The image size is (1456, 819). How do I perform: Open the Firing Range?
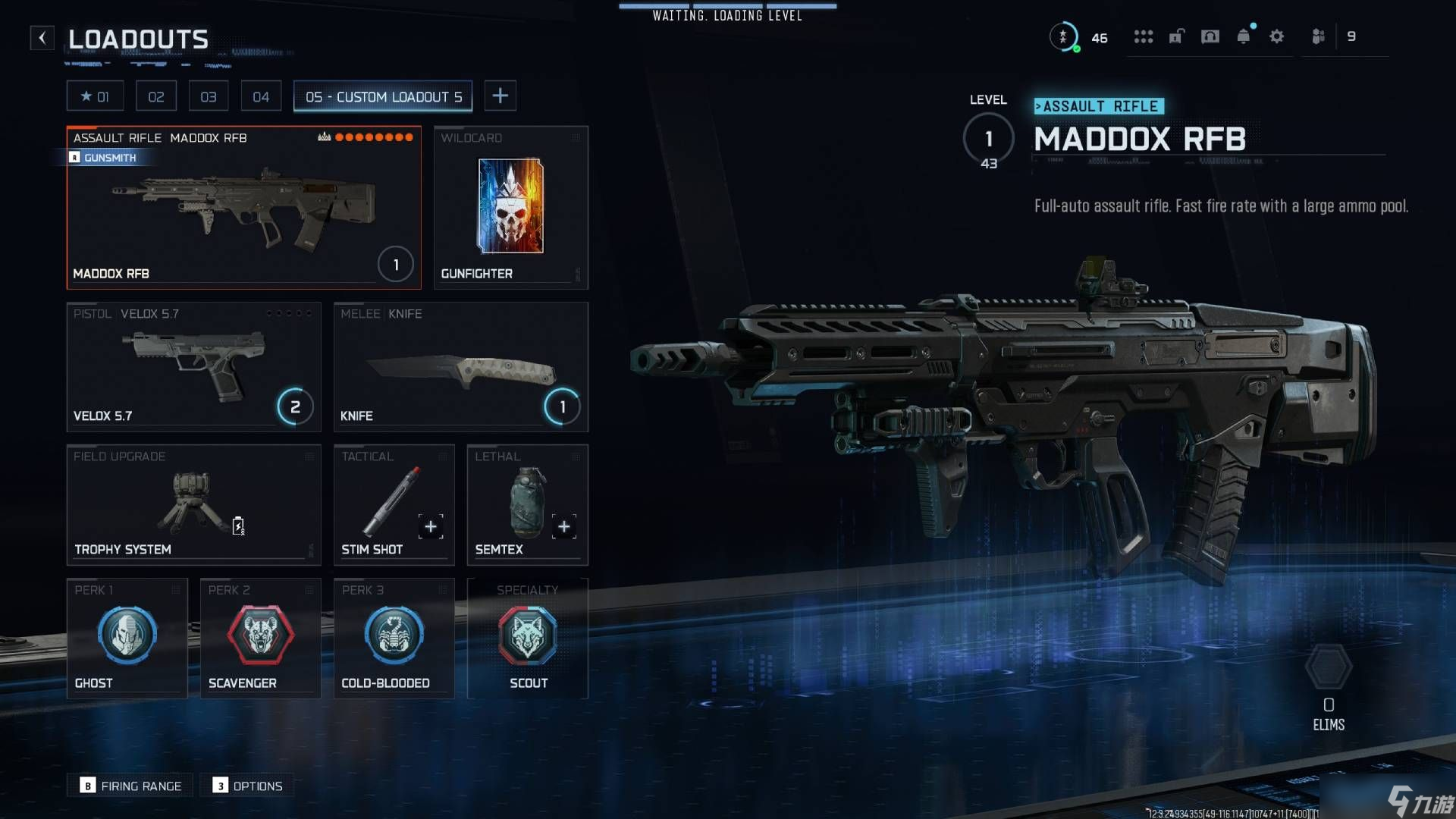pyautogui.click(x=130, y=786)
